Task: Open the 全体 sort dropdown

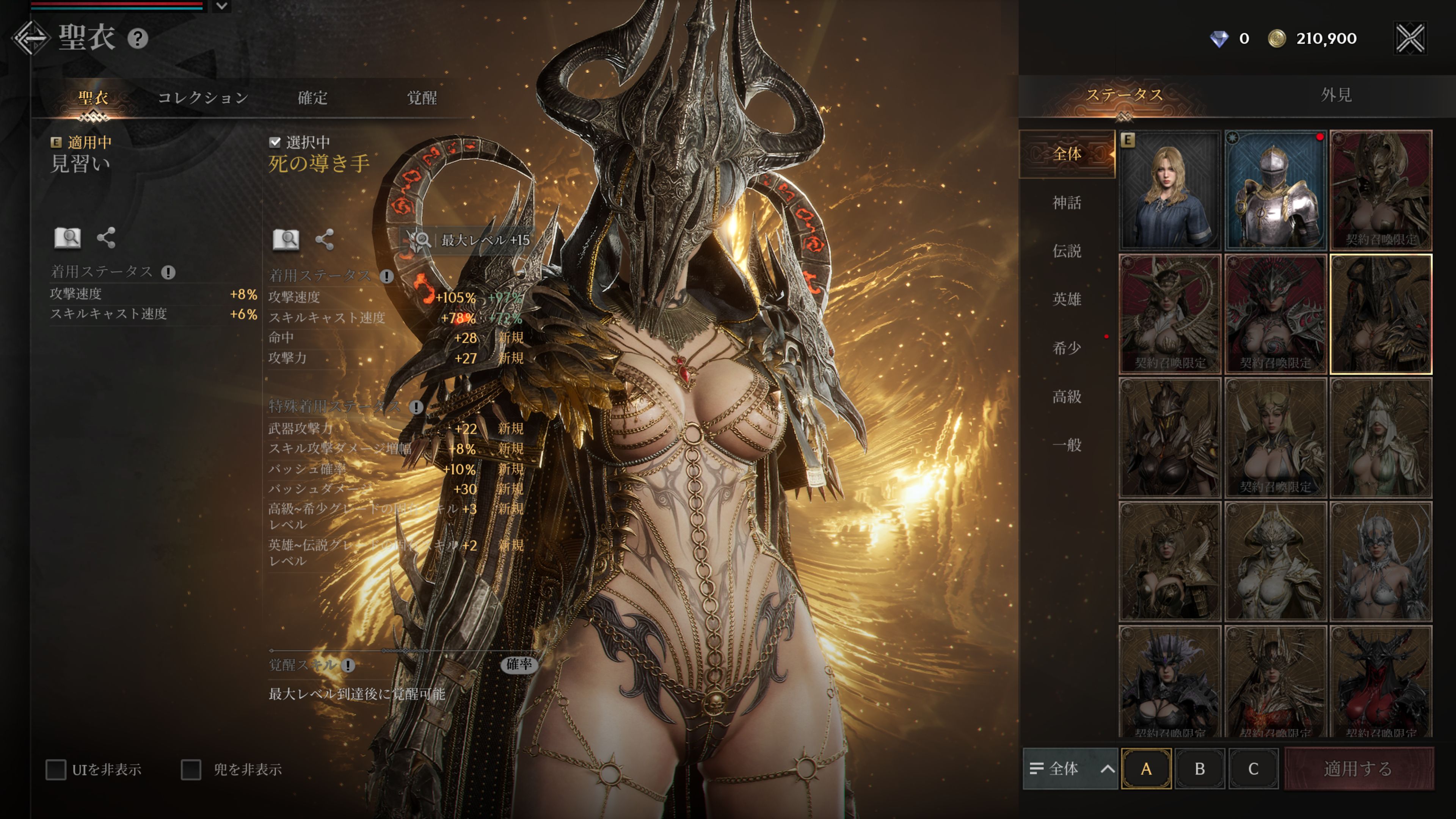Action: (x=1070, y=769)
